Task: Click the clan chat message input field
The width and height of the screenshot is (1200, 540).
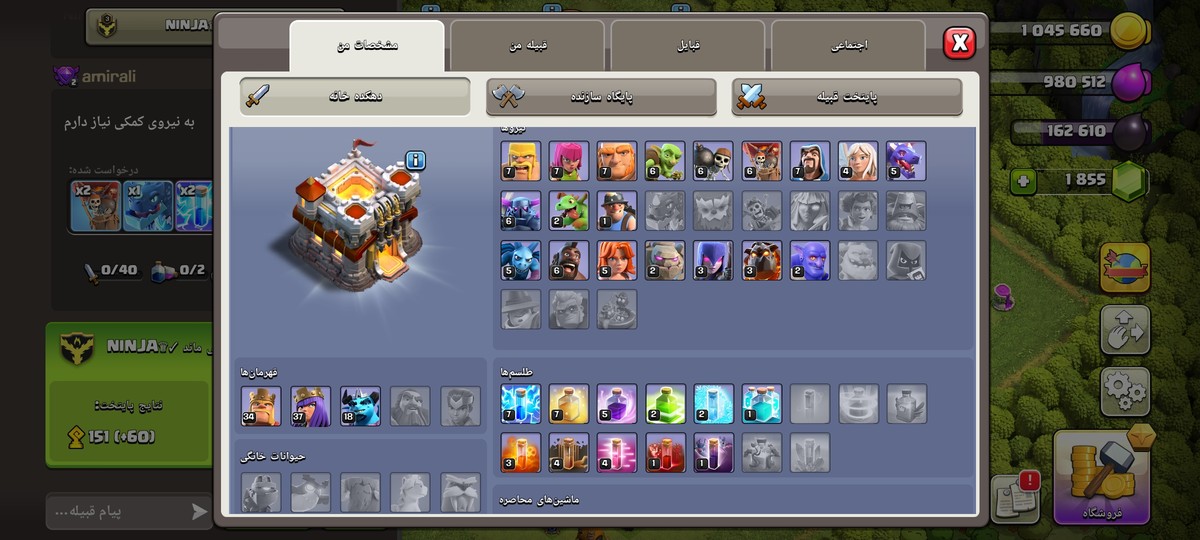Action: point(115,512)
